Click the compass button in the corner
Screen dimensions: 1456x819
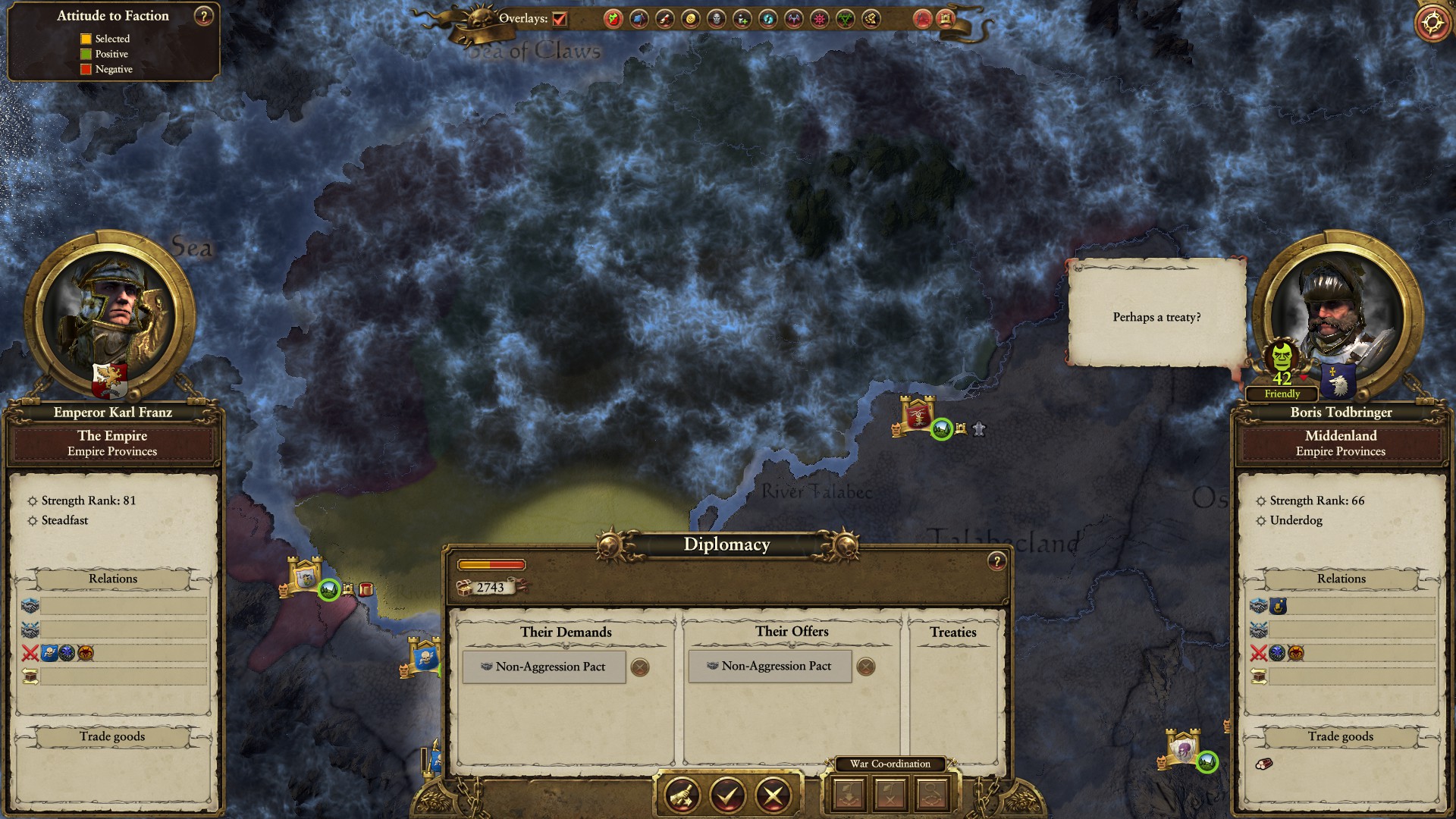pyautogui.click(x=1432, y=23)
